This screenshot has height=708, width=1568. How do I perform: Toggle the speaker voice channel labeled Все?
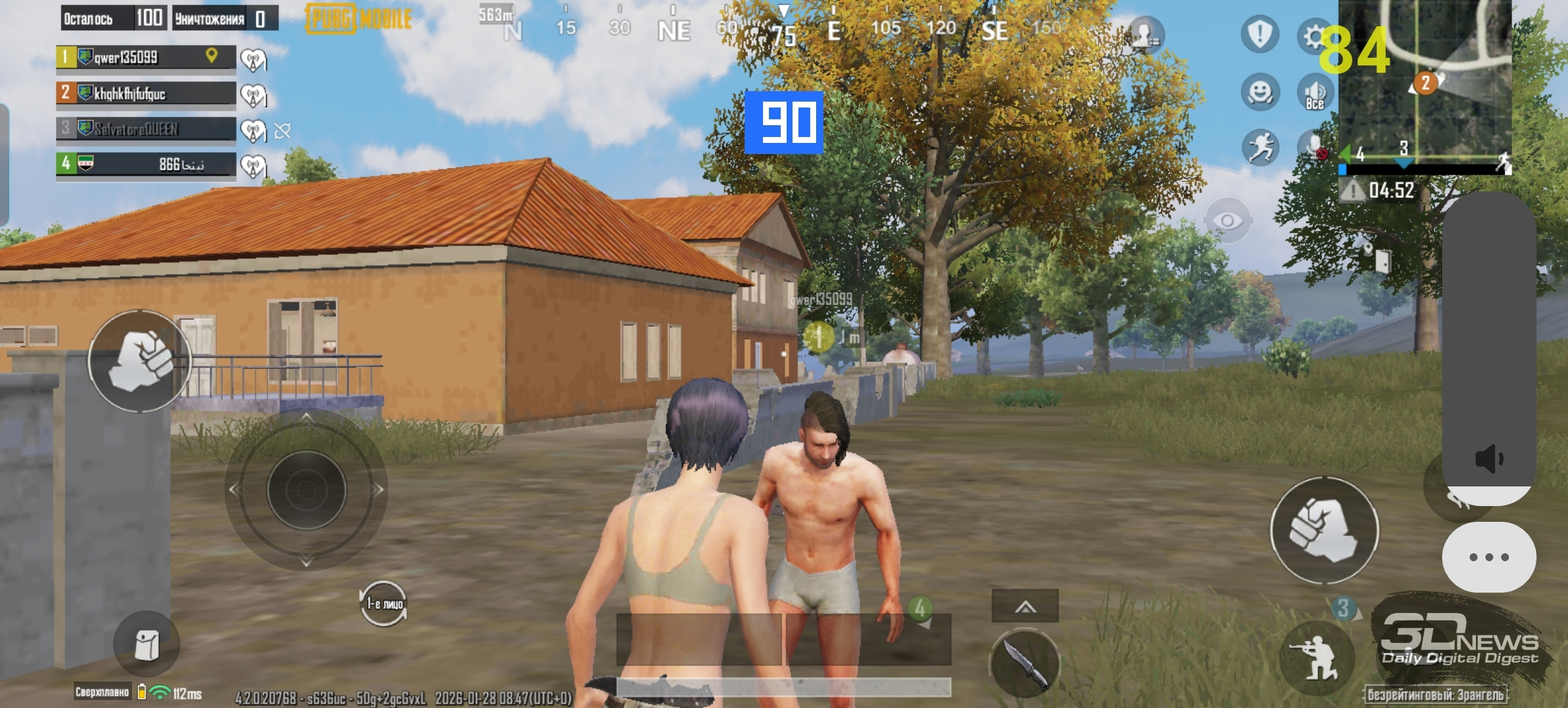(1314, 93)
